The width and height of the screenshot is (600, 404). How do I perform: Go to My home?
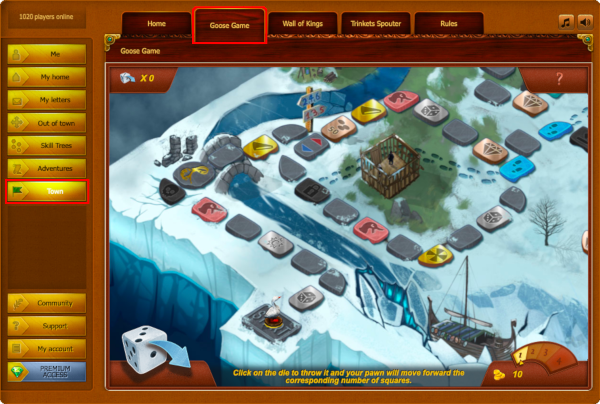47,77
